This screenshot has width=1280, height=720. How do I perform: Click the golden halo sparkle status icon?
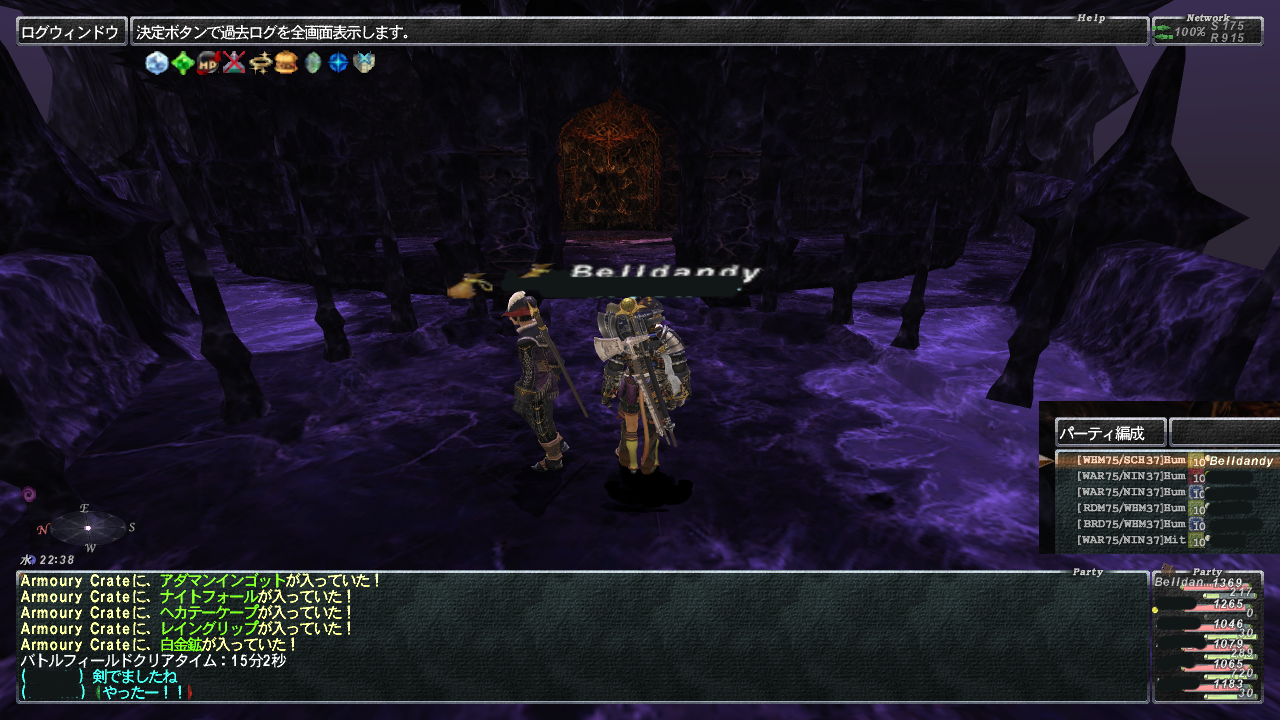261,63
